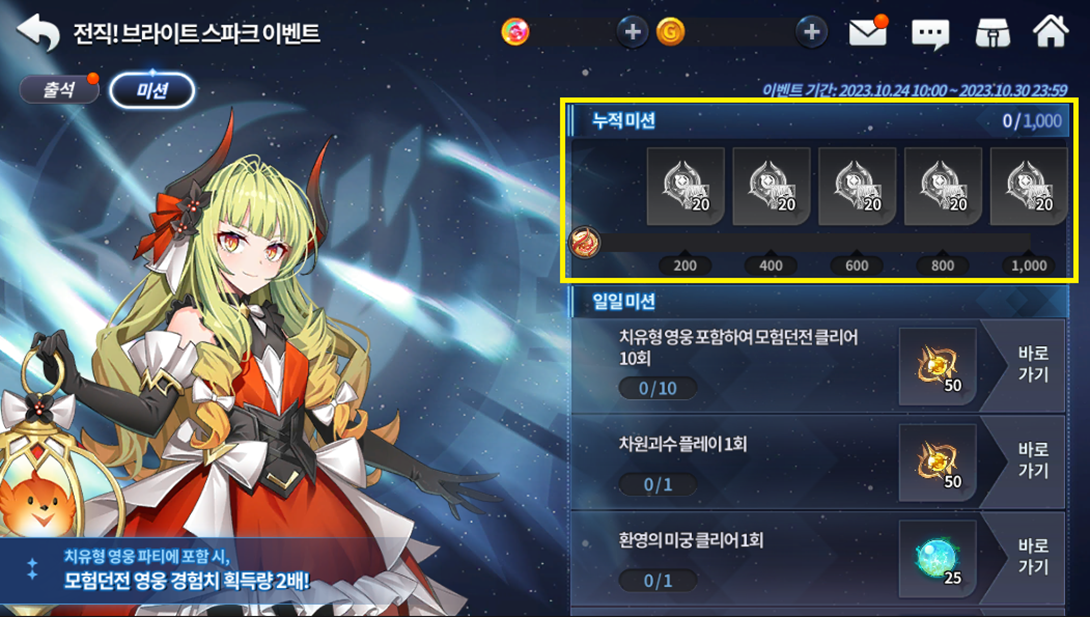Tap 바로가기 for the 환영의 미궁 mission

click(1032, 556)
